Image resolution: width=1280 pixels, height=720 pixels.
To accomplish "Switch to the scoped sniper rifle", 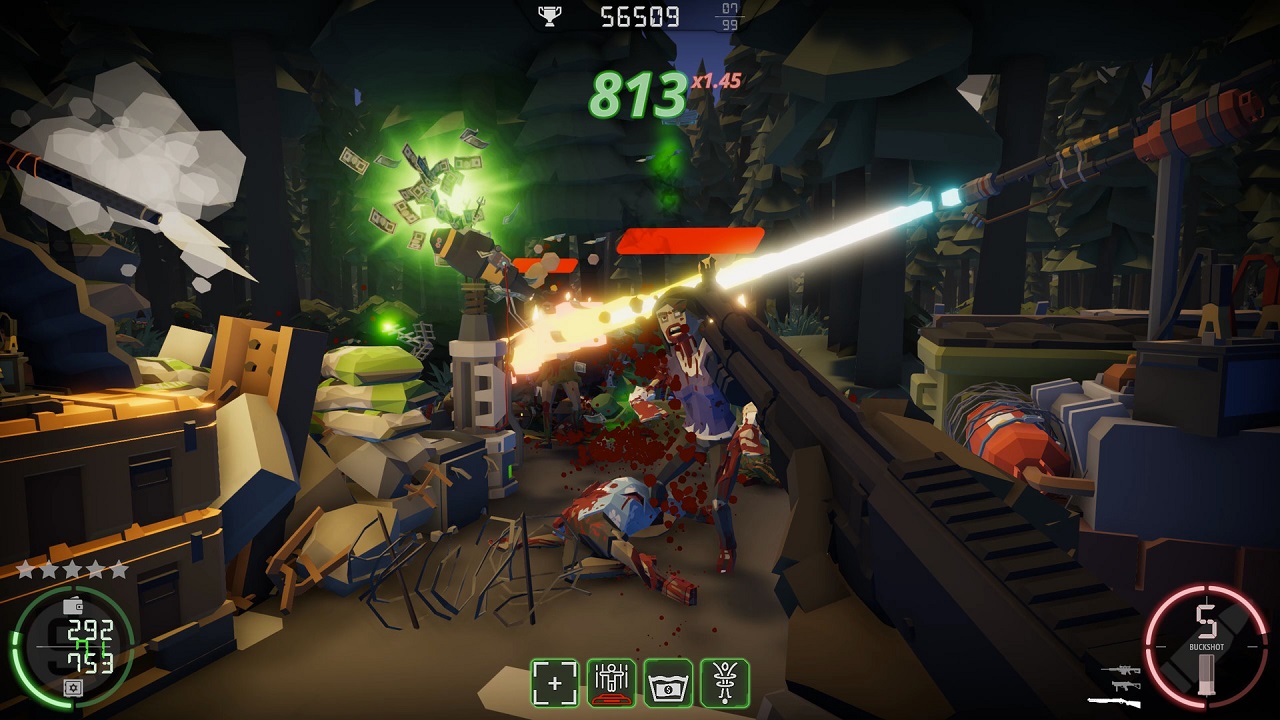I will (1120, 671).
